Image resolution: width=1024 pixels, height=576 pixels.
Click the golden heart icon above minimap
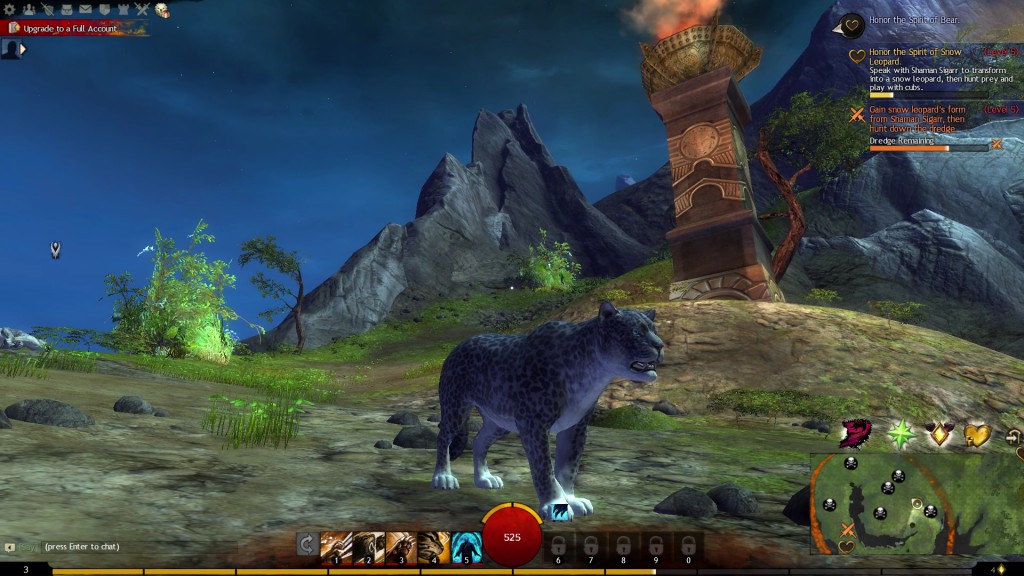click(976, 435)
